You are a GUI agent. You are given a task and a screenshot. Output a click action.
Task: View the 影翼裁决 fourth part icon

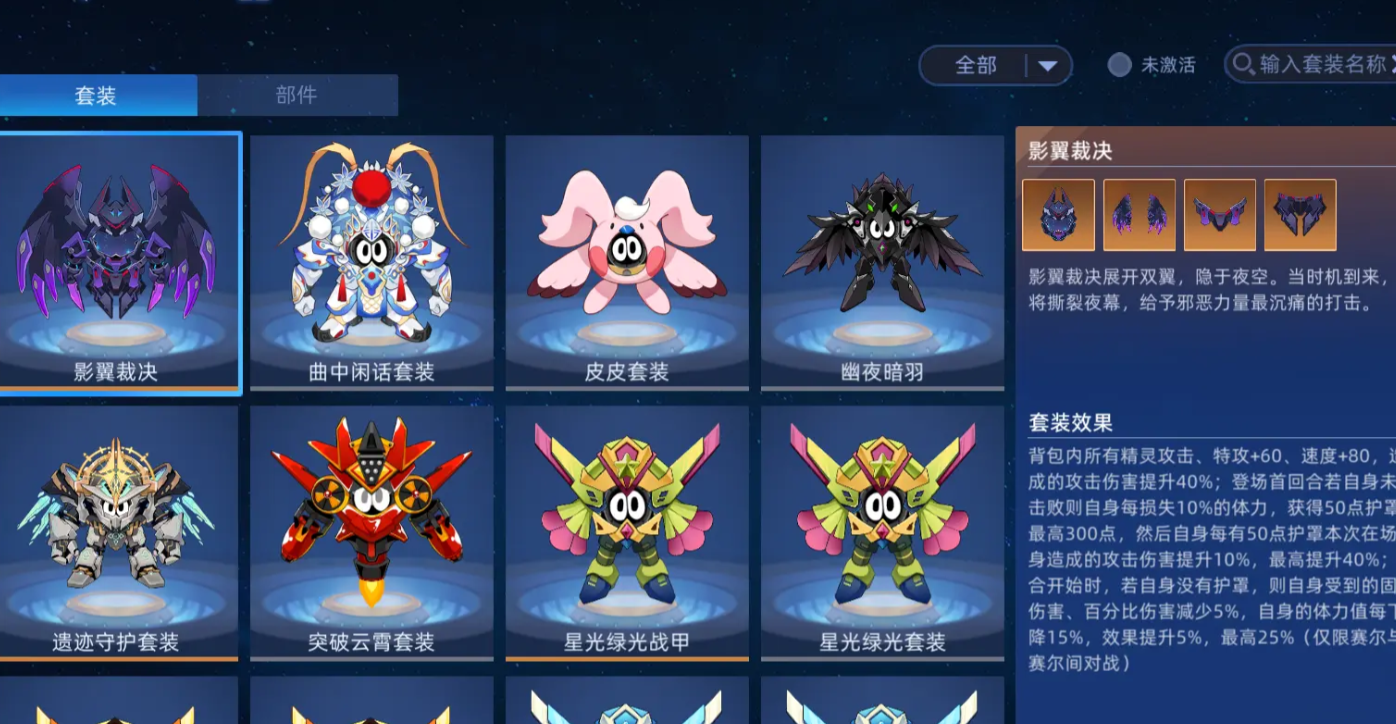(x=1300, y=215)
